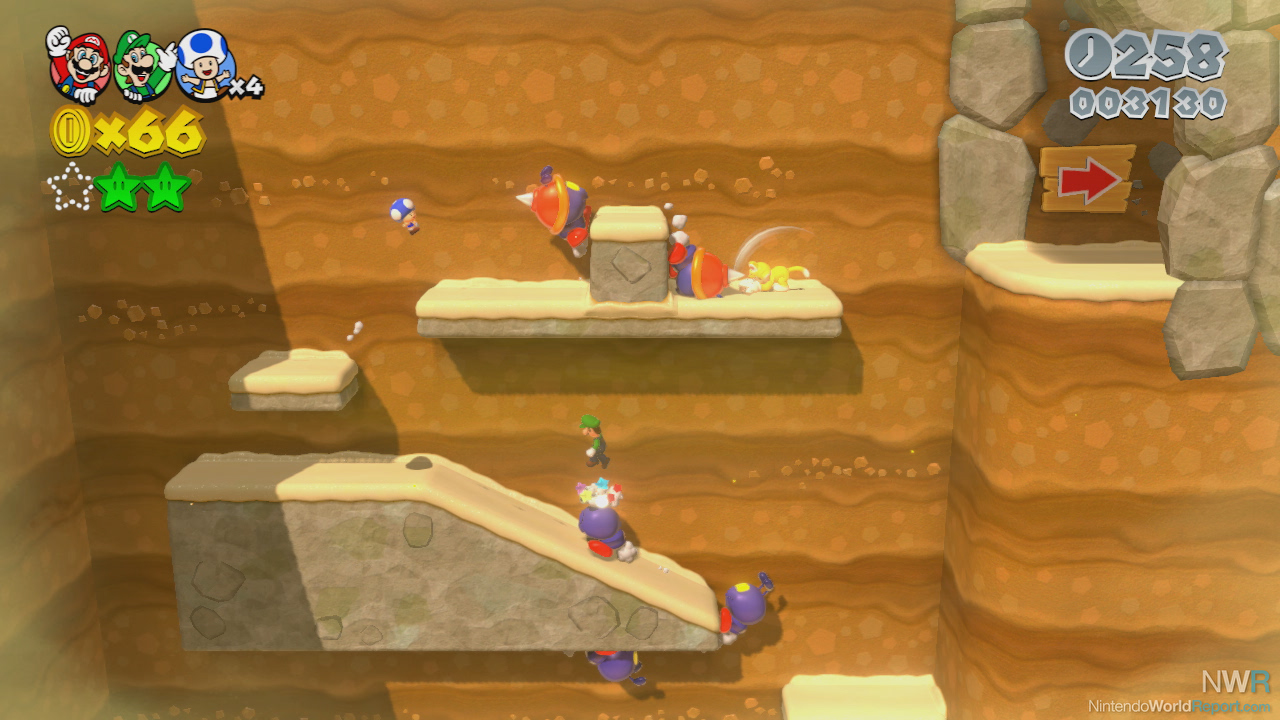
Task: Click the gold coin counter icon
Action: [x=71, y=133]
